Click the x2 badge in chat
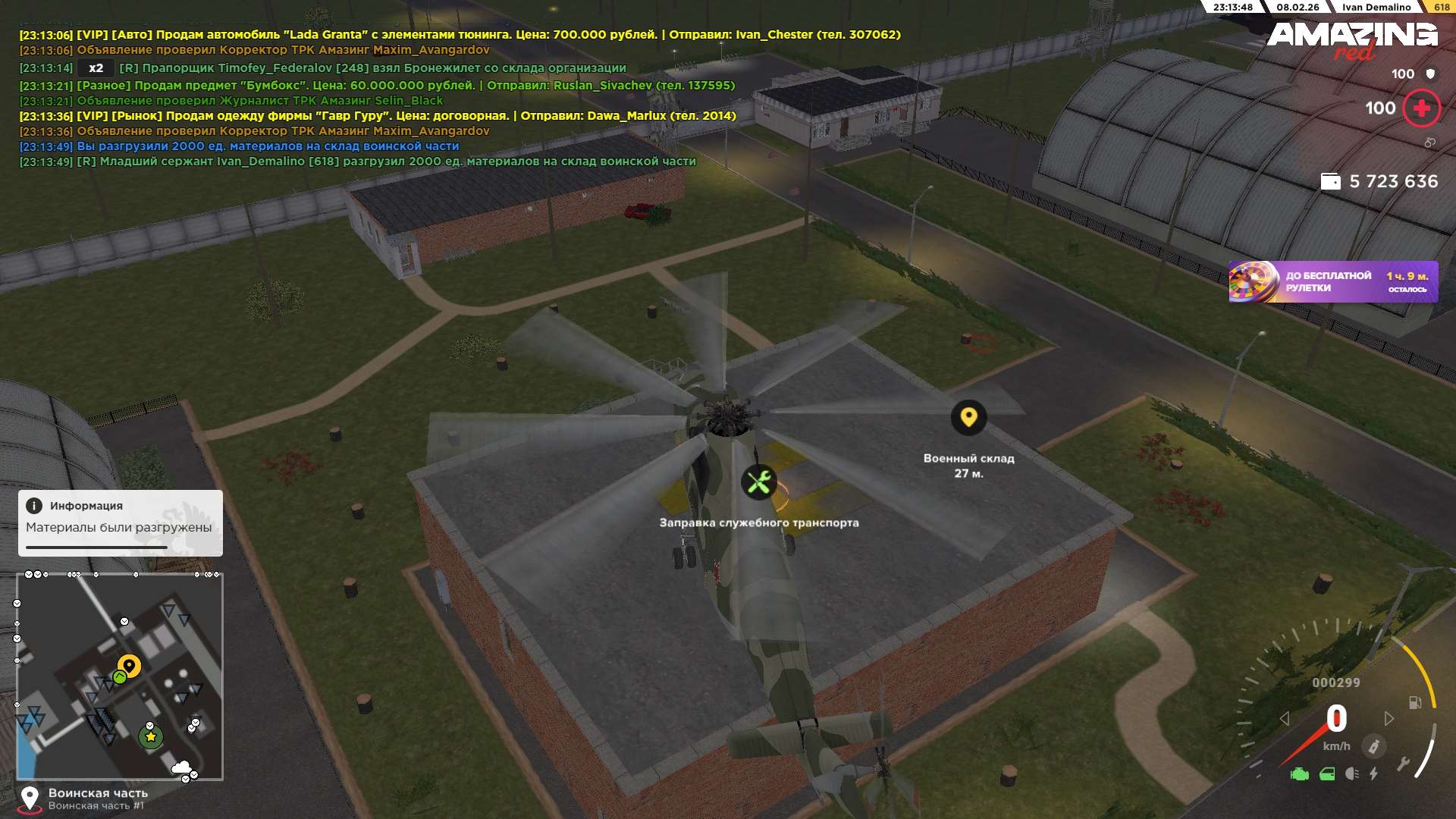 (96, 68)
